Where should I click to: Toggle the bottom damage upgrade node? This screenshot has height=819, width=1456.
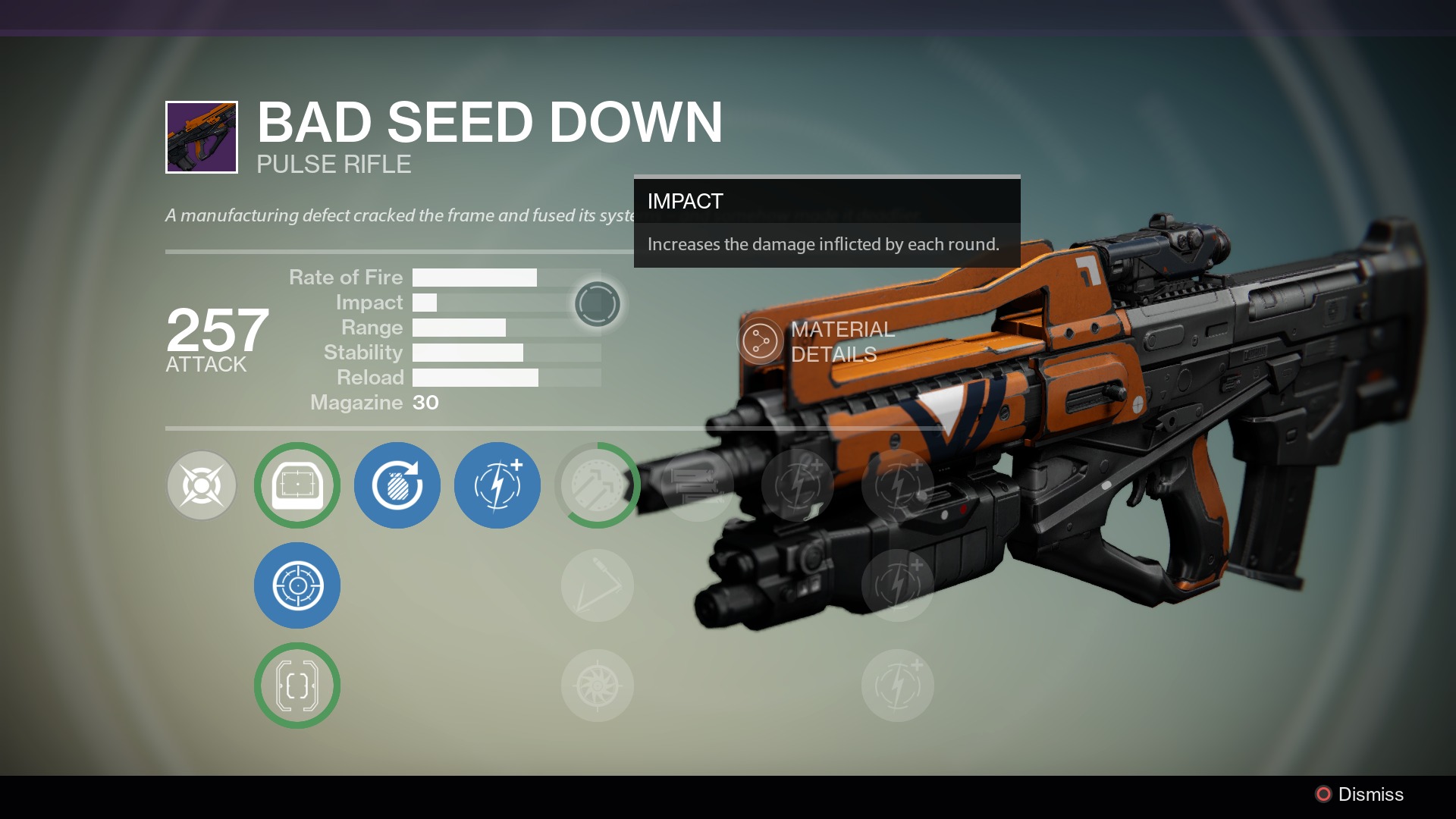pyautogui.click(x=897, y=685)
